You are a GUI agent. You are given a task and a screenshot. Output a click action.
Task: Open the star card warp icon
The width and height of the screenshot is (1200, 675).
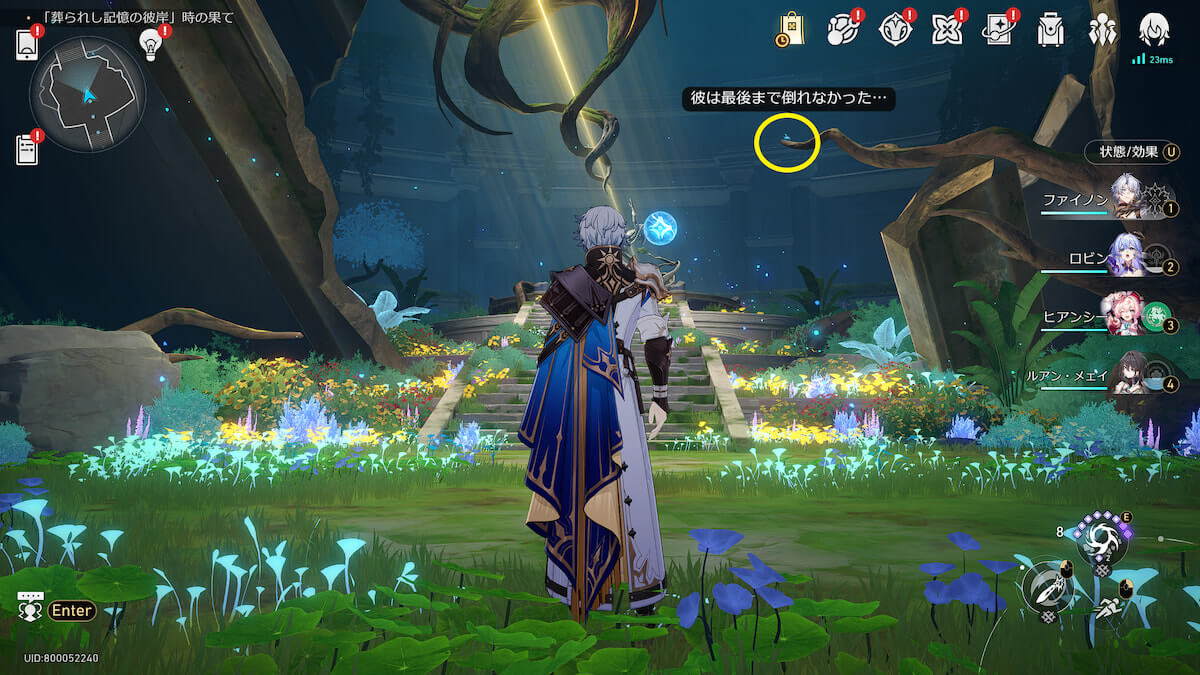[998, 30]
